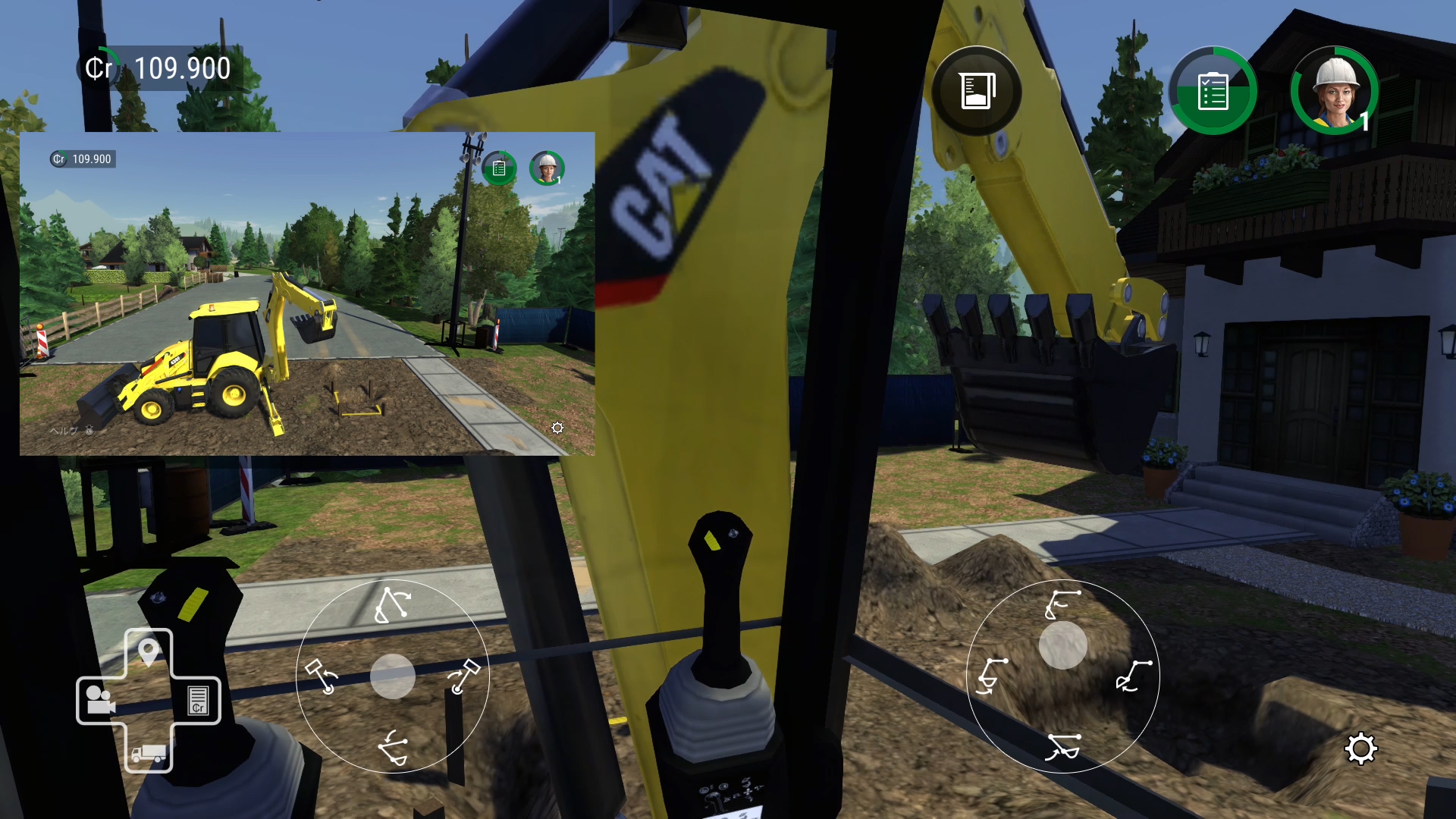Viewport: 1456px width, 819px height.
Task: Swing the boom right with the left joystick icon
Action: coord(464,675)
